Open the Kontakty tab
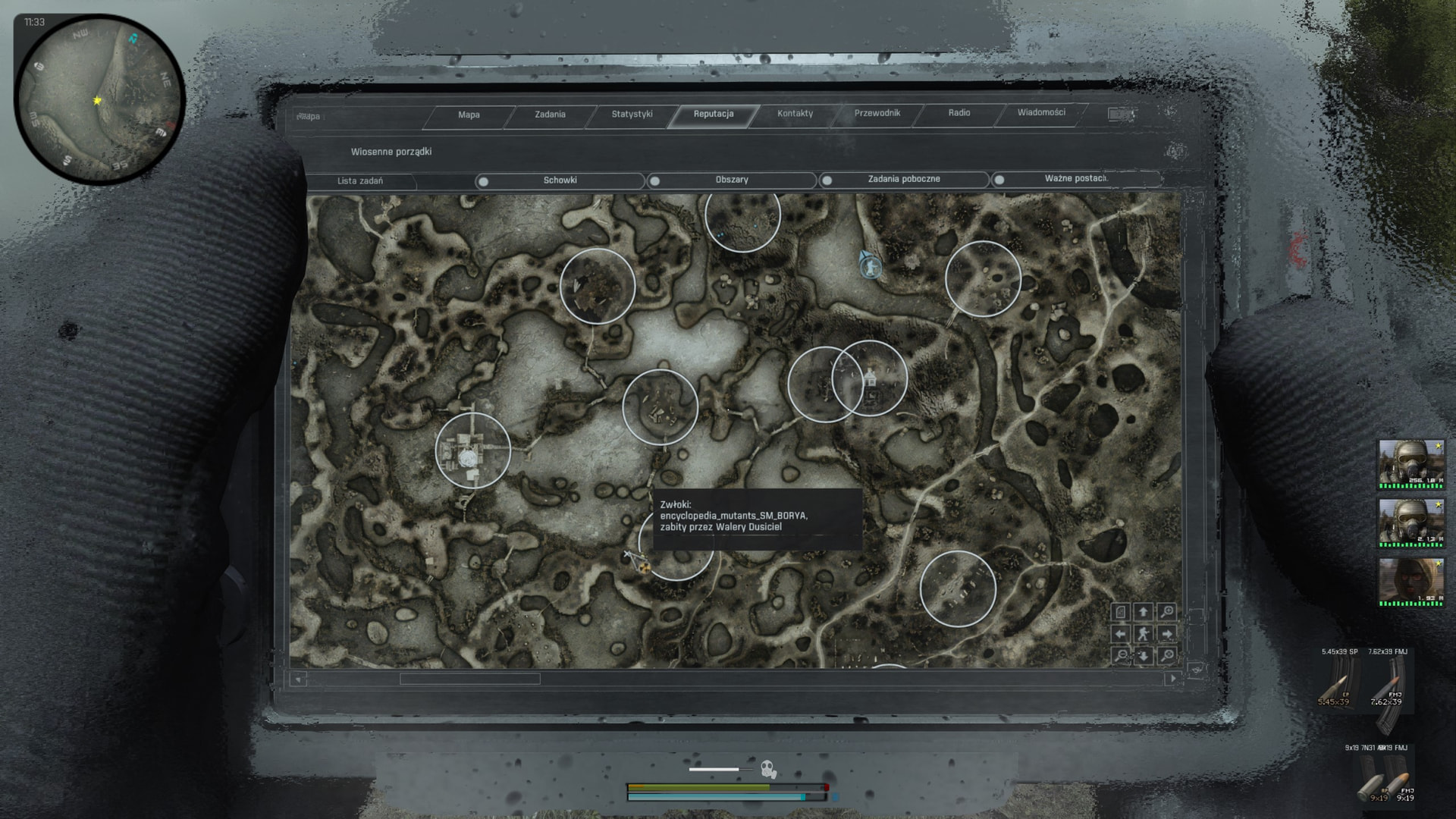Screen dimensions: 1456x819 coord(795,114)
